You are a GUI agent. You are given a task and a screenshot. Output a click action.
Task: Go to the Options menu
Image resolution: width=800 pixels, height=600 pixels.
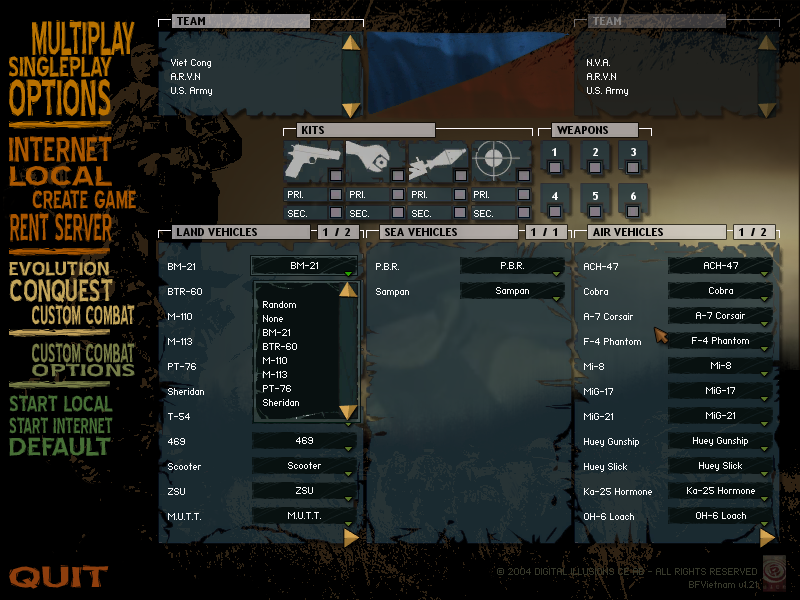(60, 99)
